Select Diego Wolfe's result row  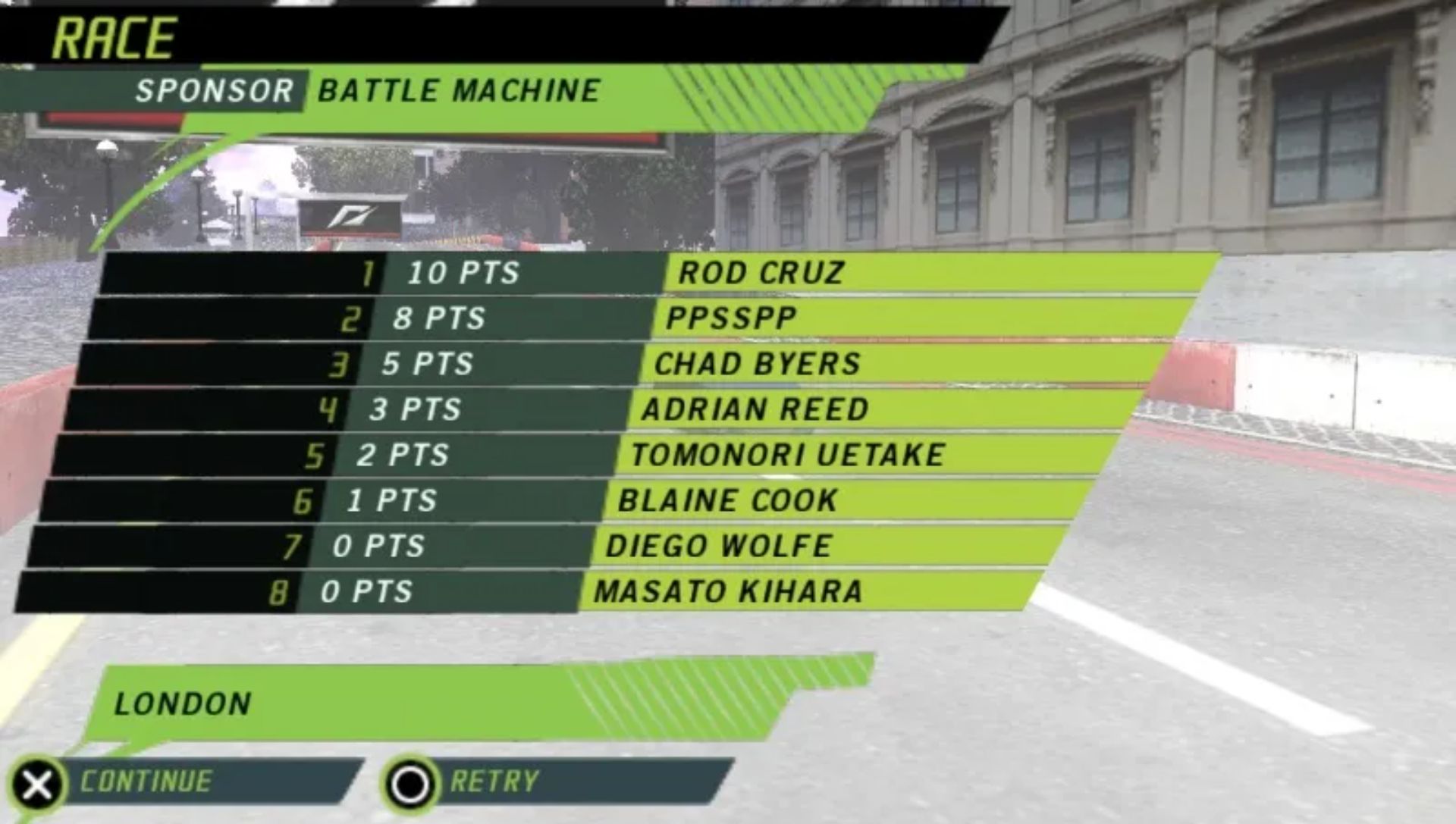(719, 546)
